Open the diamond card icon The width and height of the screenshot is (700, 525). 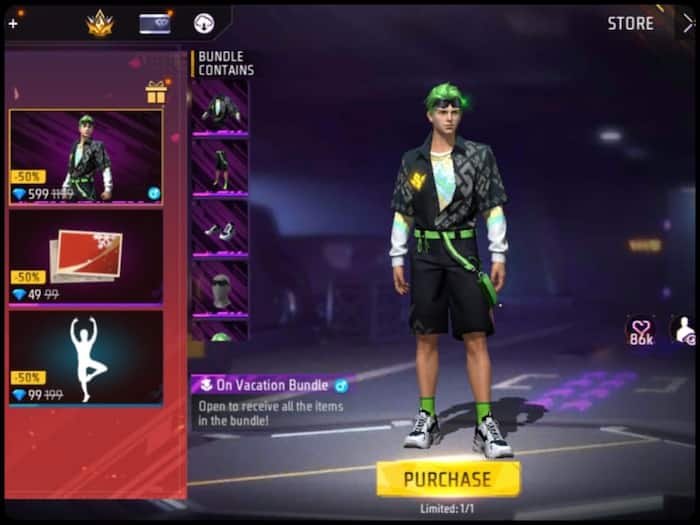point(154,23)
